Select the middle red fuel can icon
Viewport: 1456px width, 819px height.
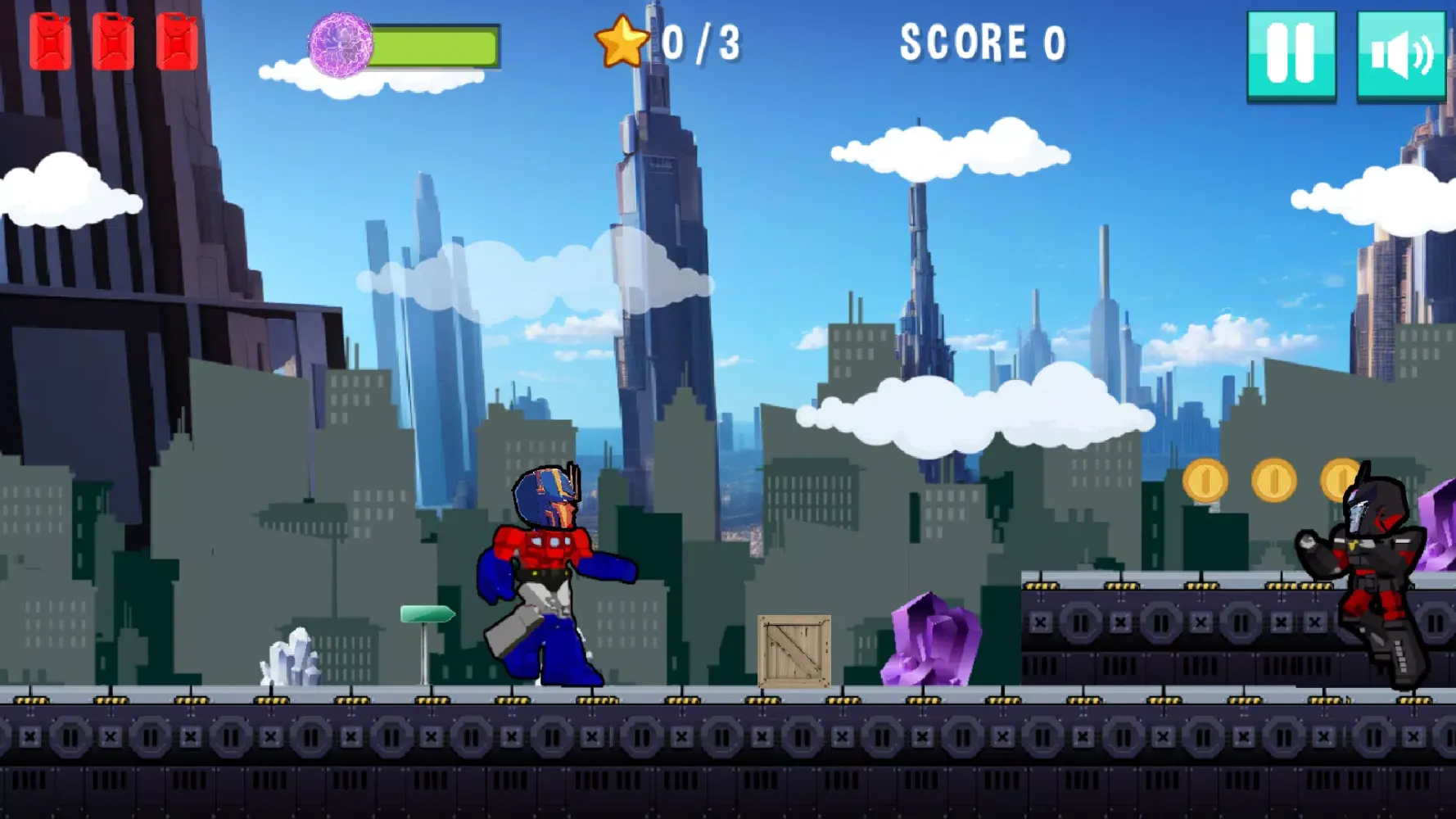tap(115, 39)
